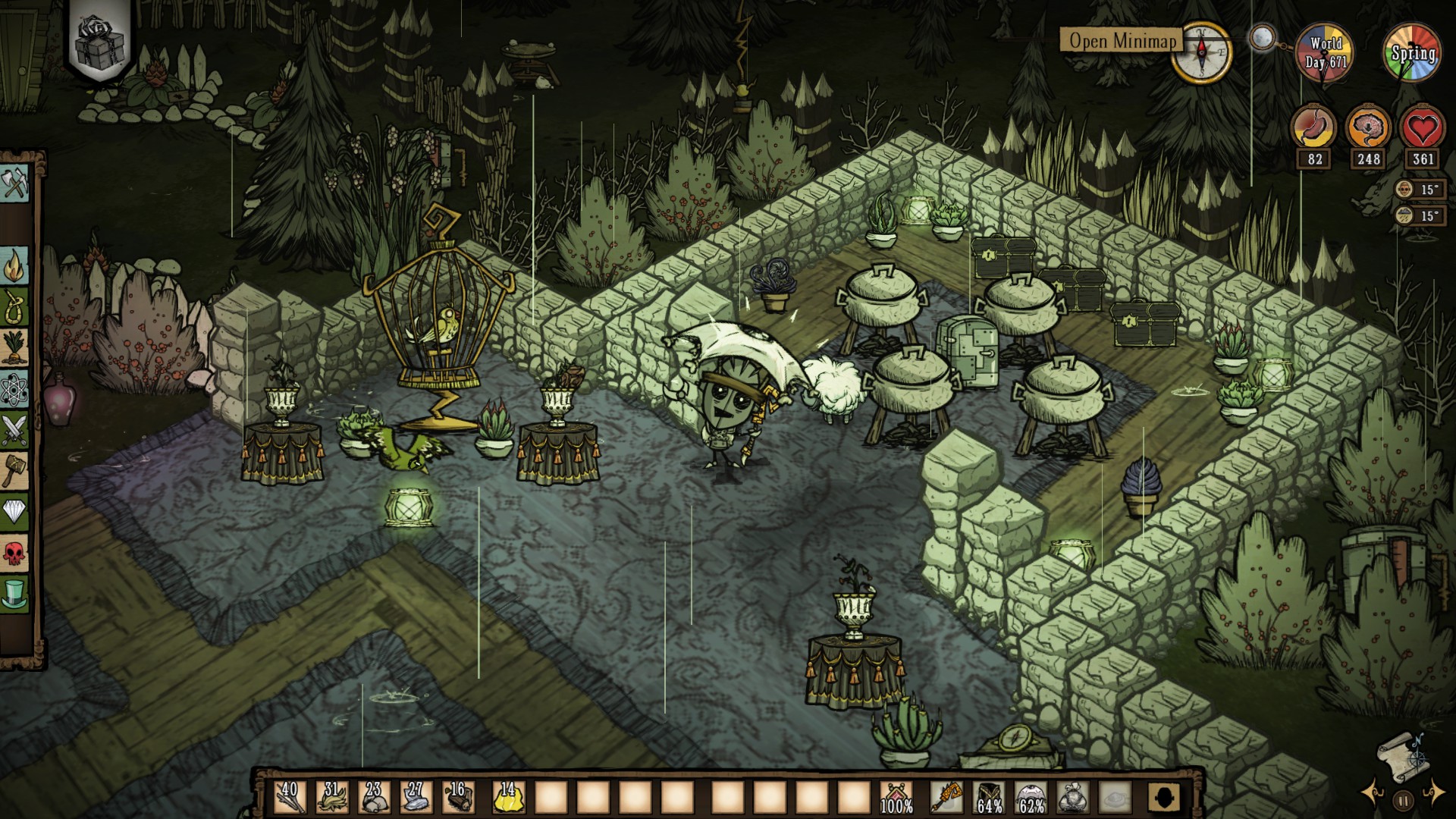This screenshot has width=1456, height=819.
Task: Switch to the Refine diamond tab
Action: coord(14,512)
